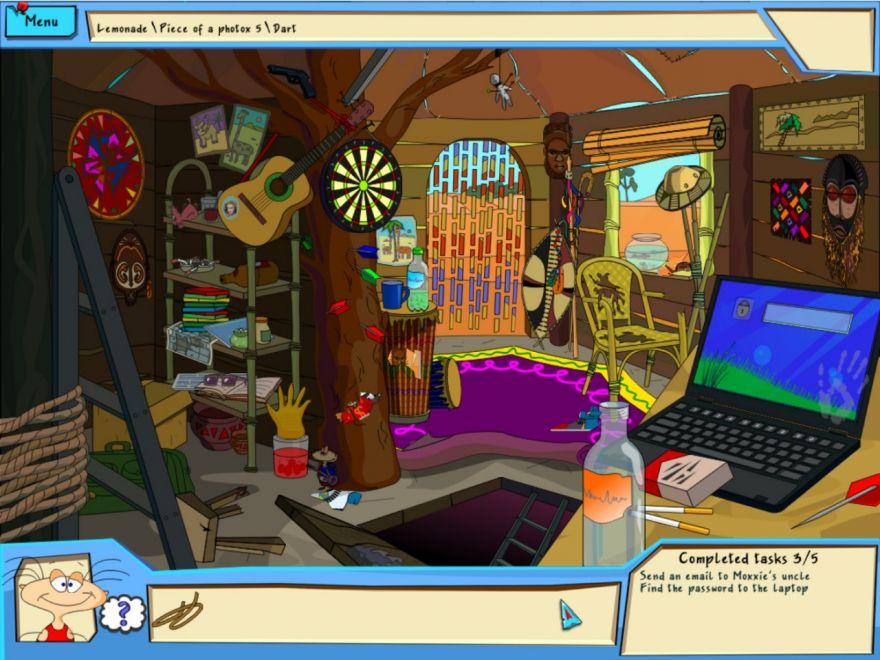Open the Menu button
880x660 pixels.
coord(40,21)
